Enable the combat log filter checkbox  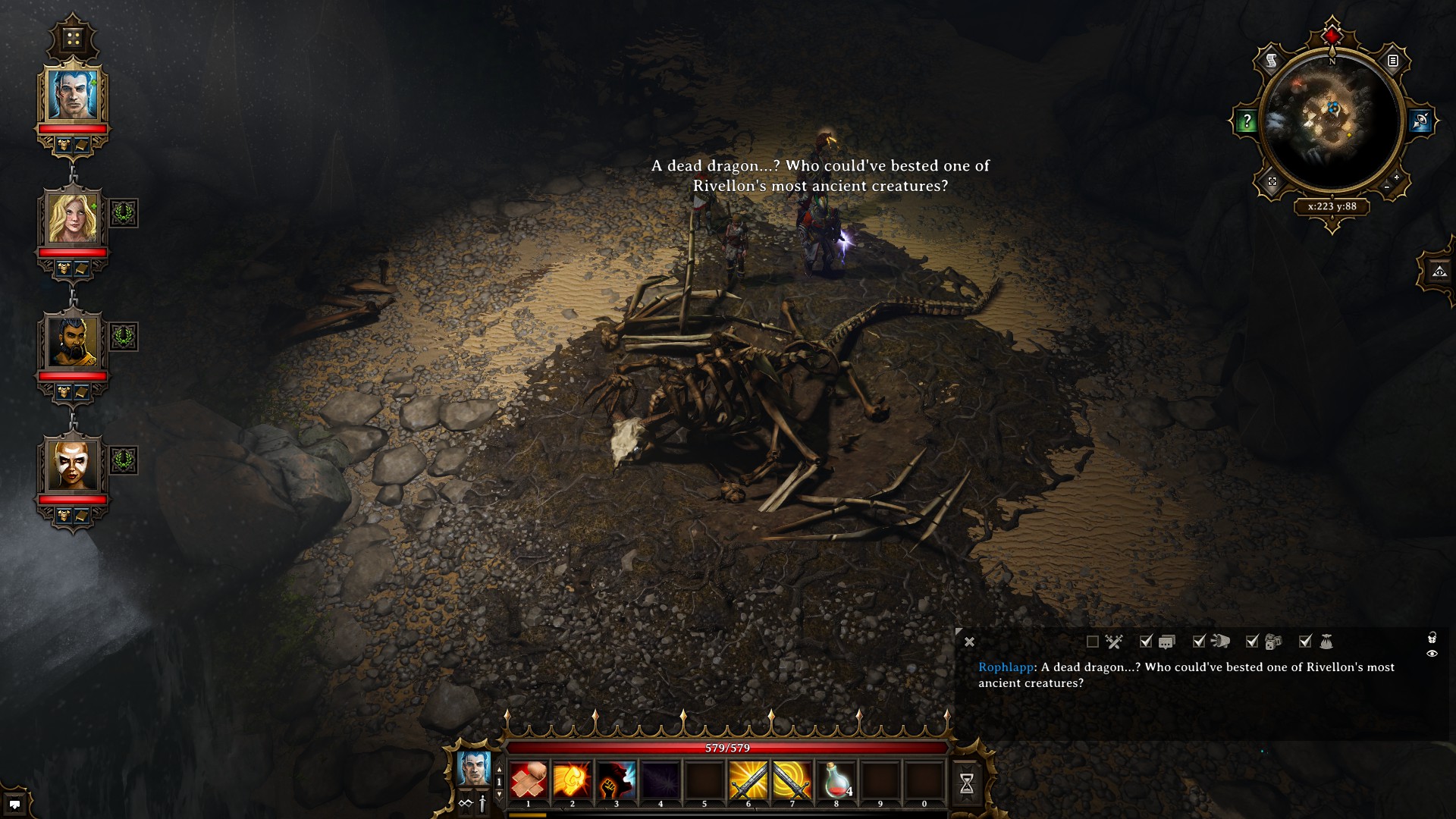pyautogui.click(x=1093, y=642)
